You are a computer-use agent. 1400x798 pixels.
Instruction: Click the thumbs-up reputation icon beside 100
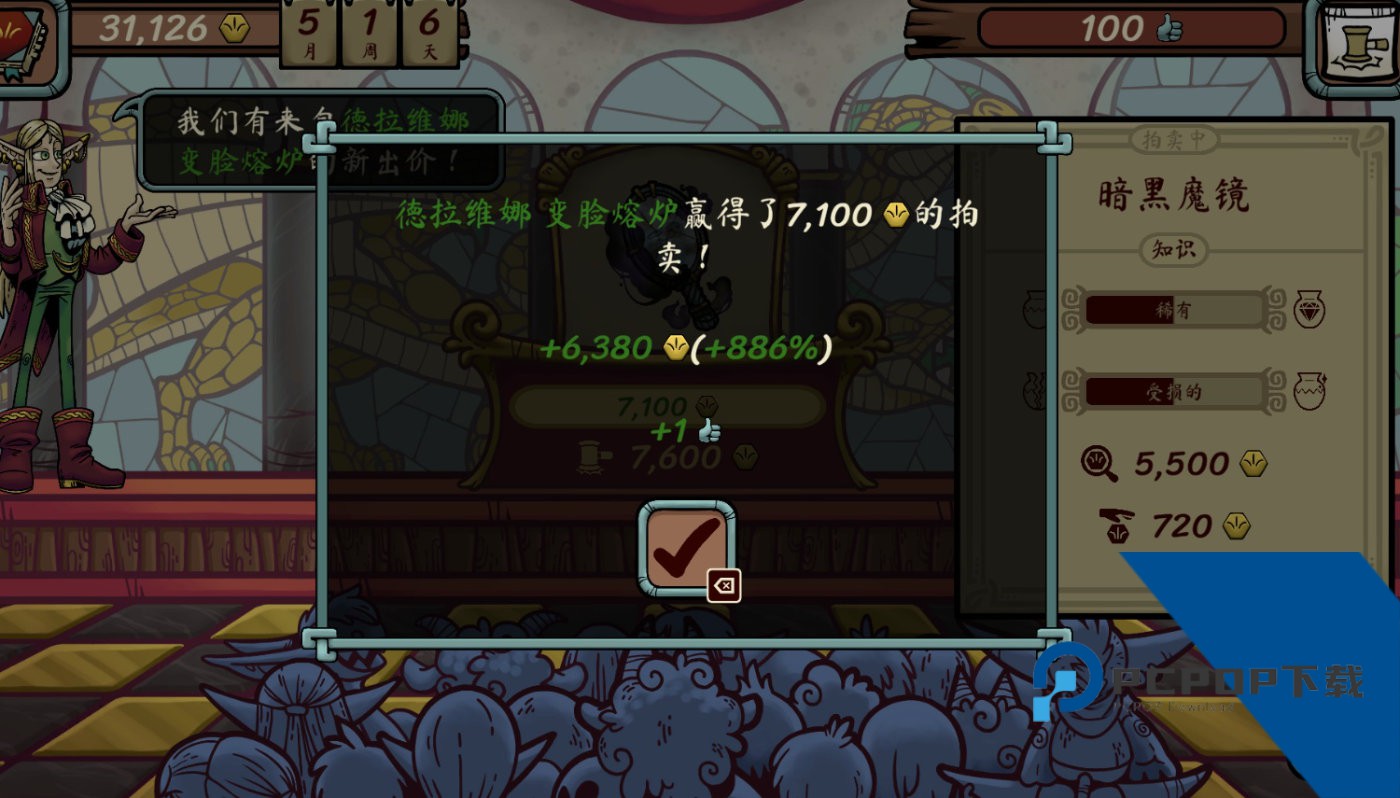click(x=1168, y=29)
